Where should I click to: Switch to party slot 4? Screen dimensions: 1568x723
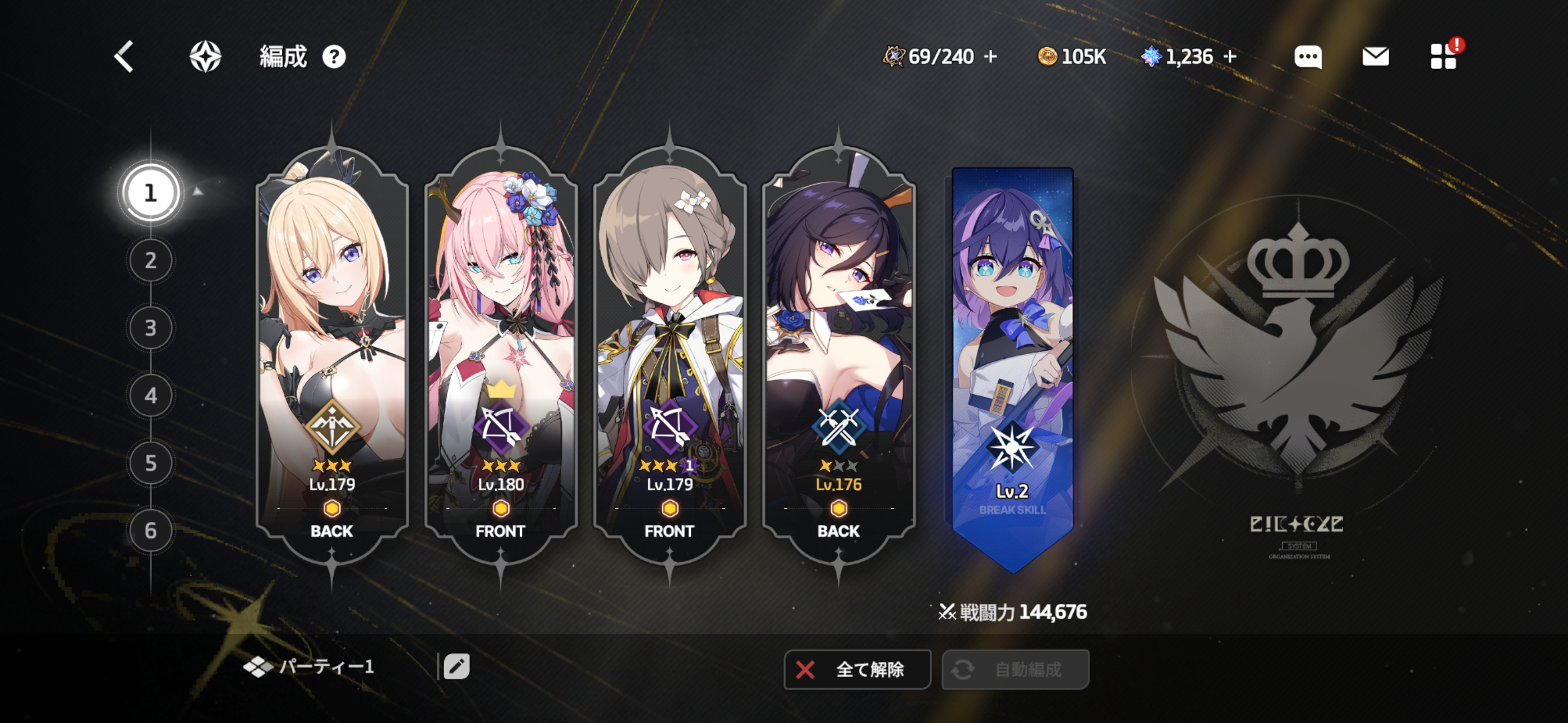(x=150, y=396)
